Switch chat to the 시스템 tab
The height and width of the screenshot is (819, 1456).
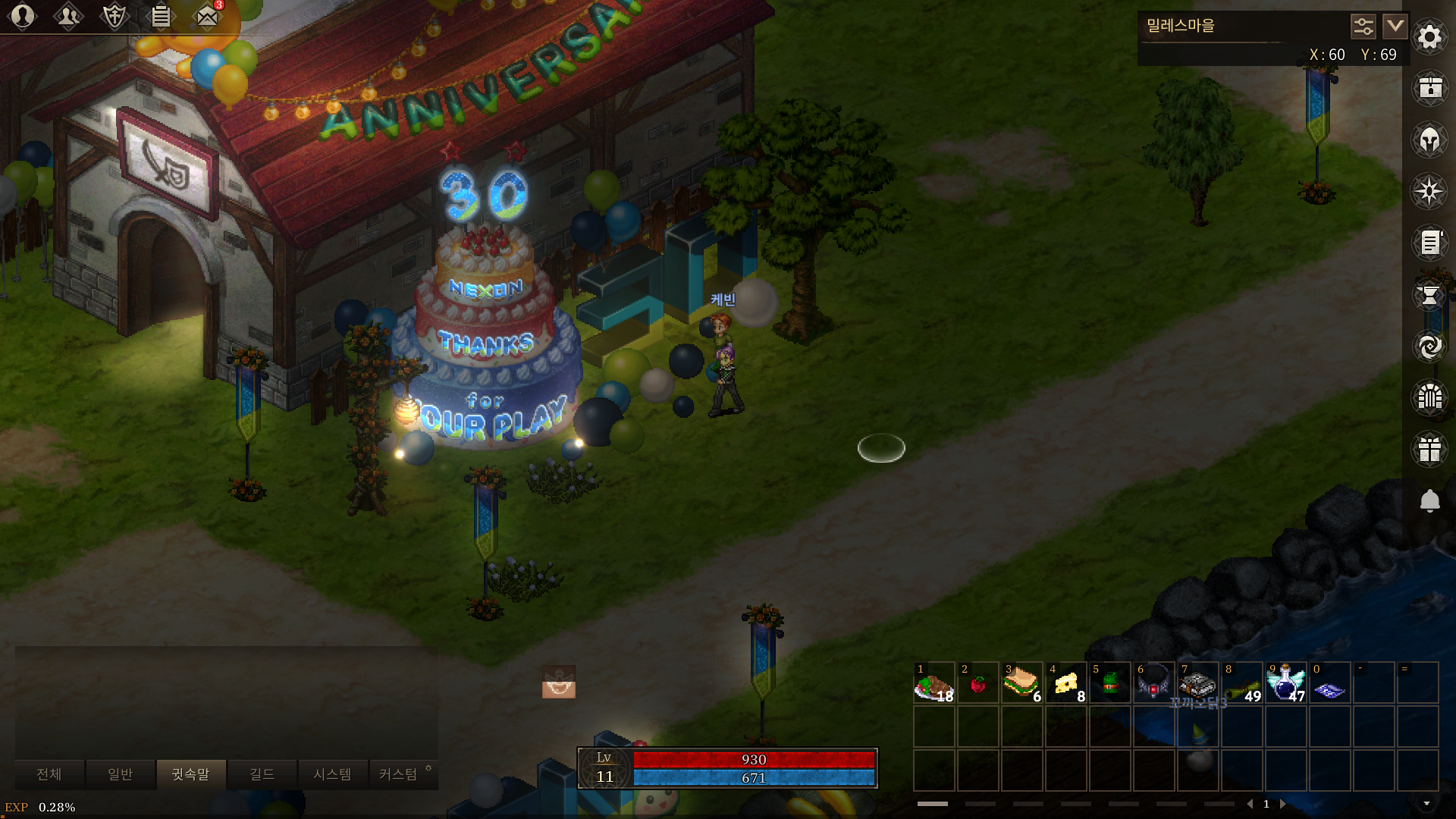pyautogui.click(x=332, y=774)
